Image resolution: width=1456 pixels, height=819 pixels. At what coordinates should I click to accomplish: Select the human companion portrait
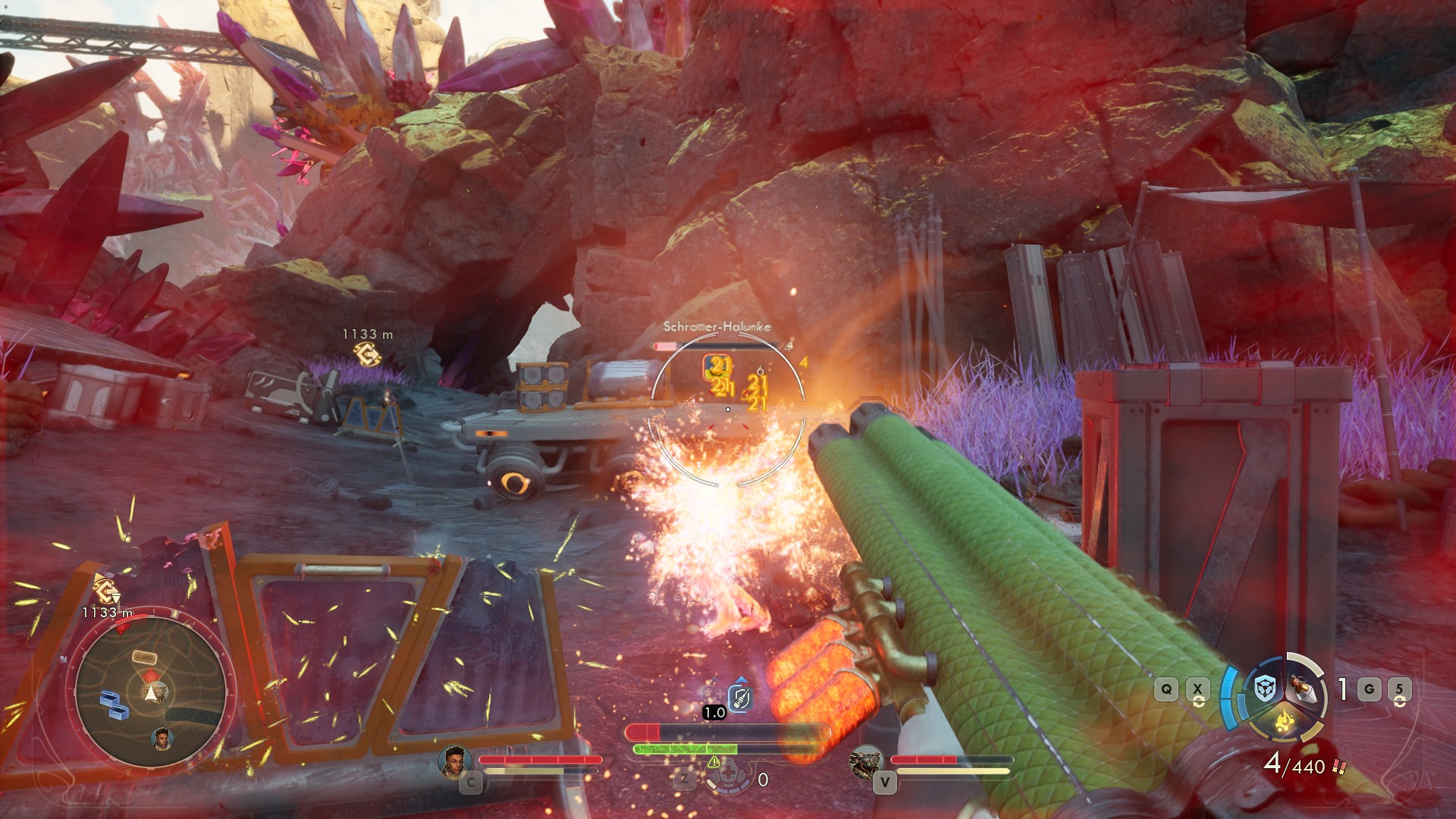pyautogui.click(x=455, y=761)
